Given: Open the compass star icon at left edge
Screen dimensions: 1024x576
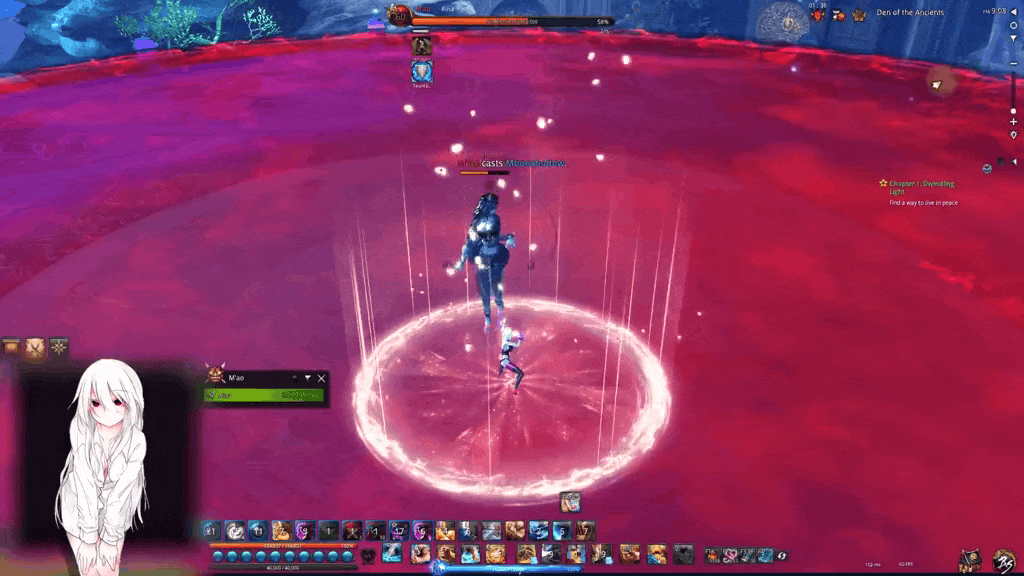Looking at the screenshot, I should [60, 347].
